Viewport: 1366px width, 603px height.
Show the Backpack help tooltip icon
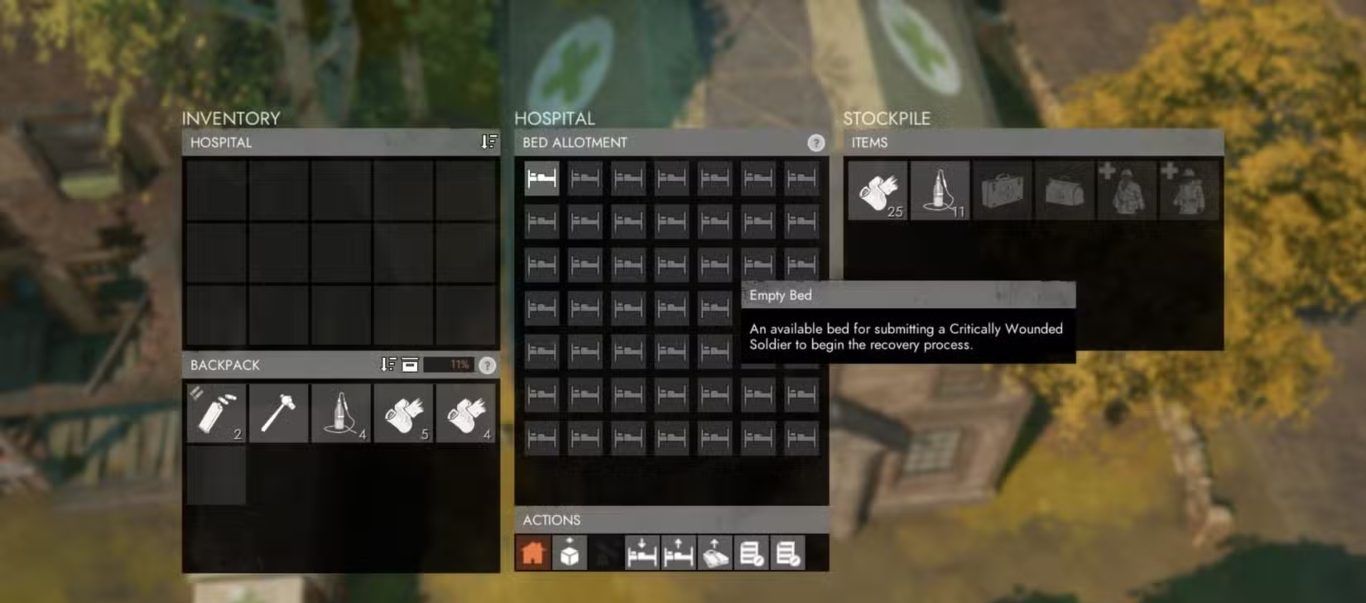(487, 365)
